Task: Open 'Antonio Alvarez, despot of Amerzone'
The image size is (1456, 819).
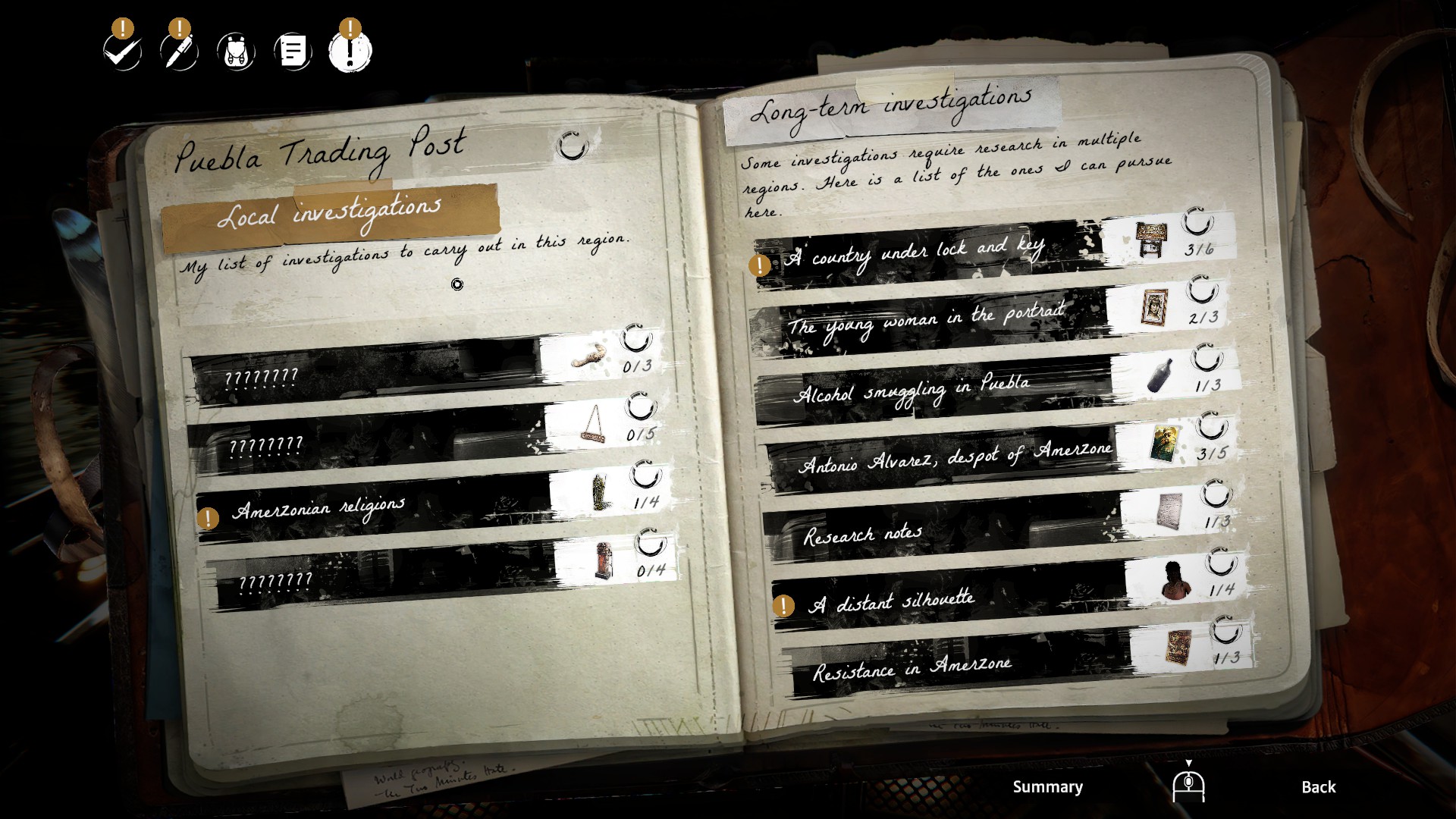Action: click(955, 457)
